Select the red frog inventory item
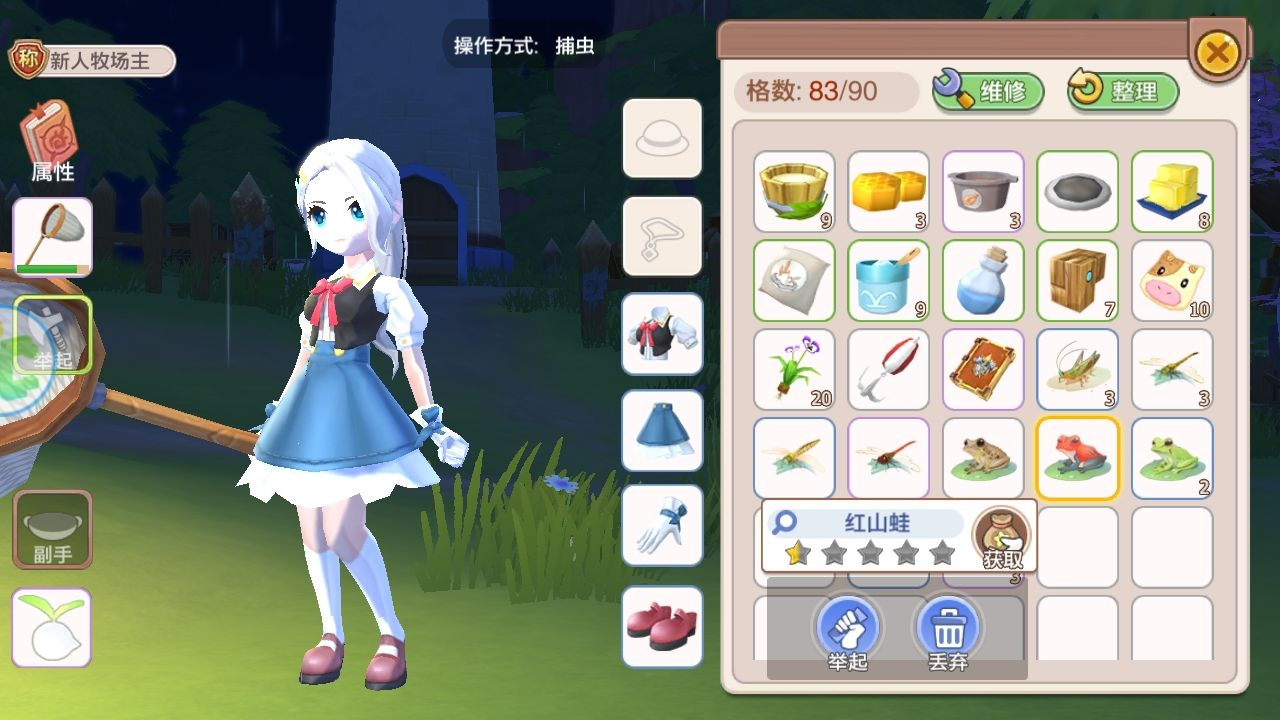This screenshot has width=1280, height=720. (1078, 458)
